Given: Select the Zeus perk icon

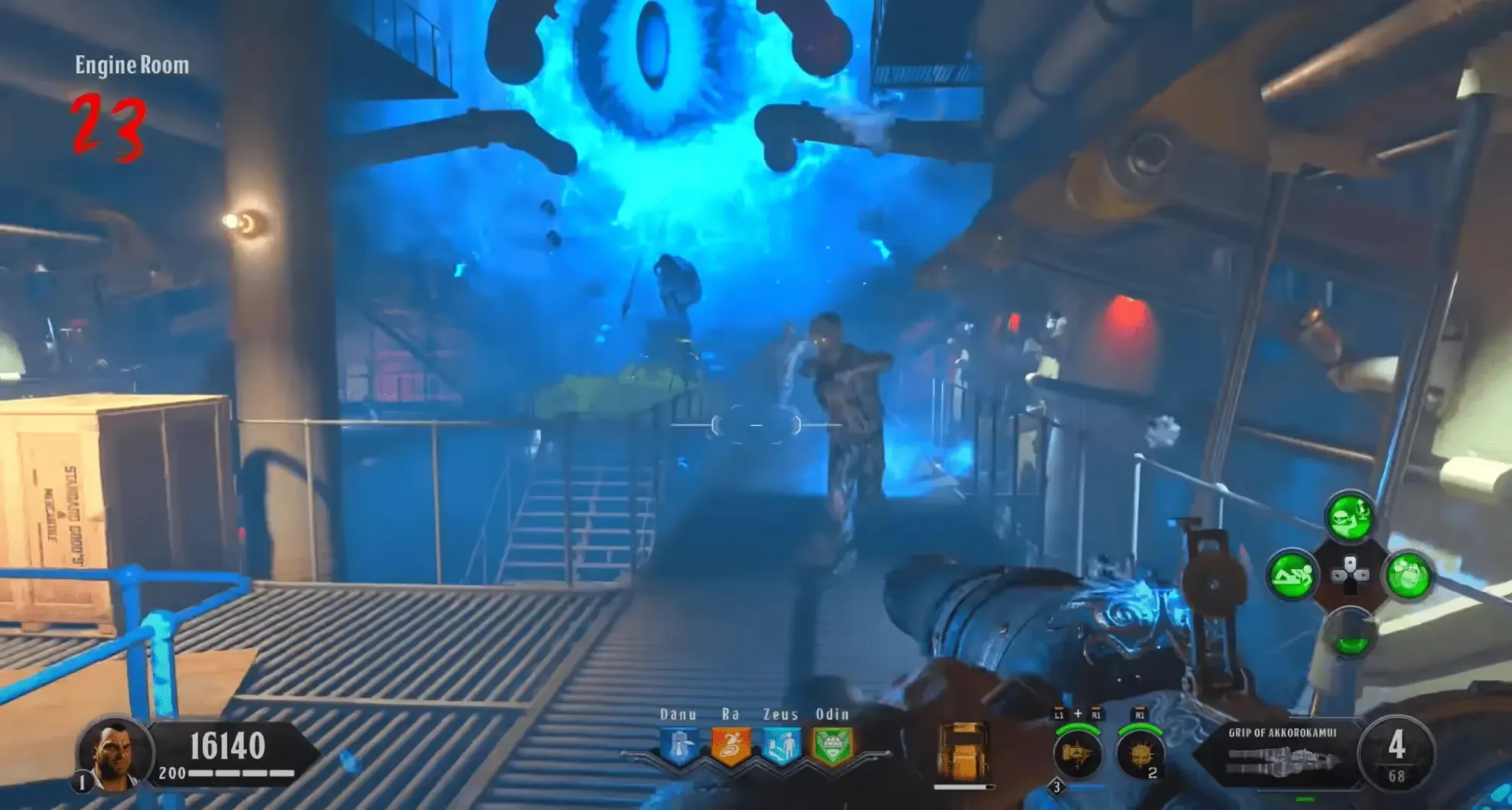Looking at the screenshot, I should [780, 746].
